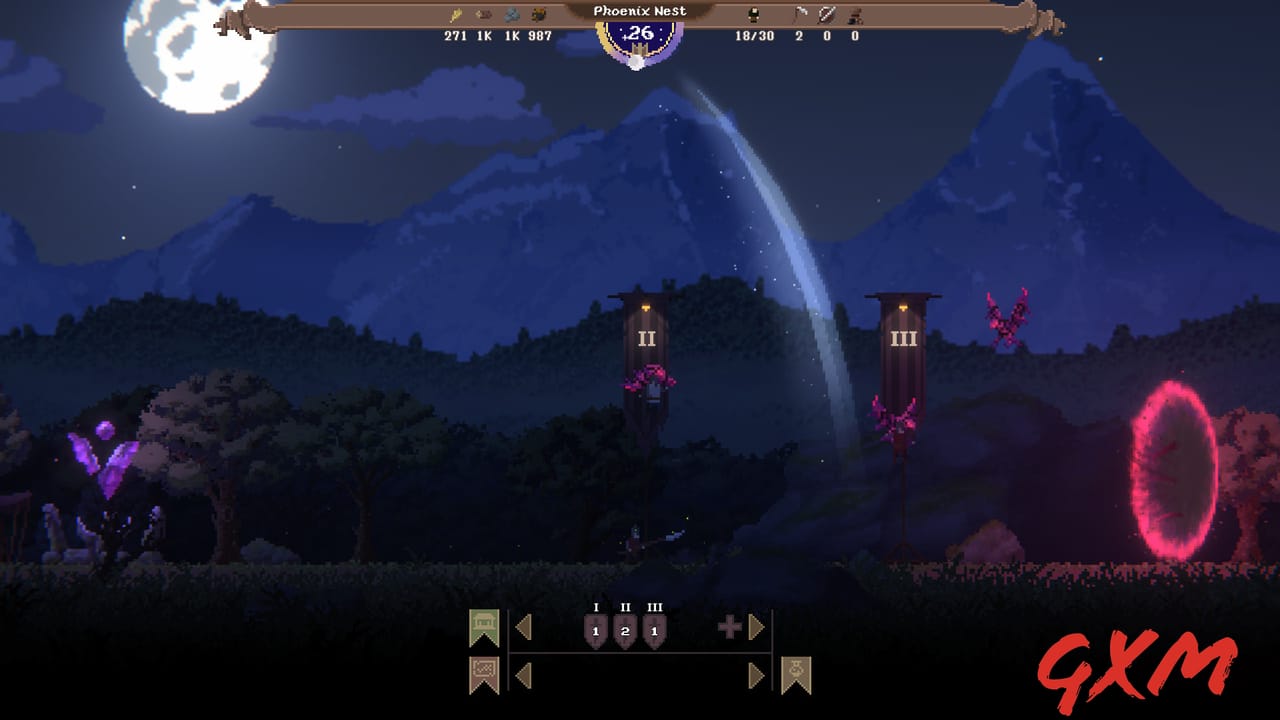Open the map banner icon at bottom left

[484, 672]
